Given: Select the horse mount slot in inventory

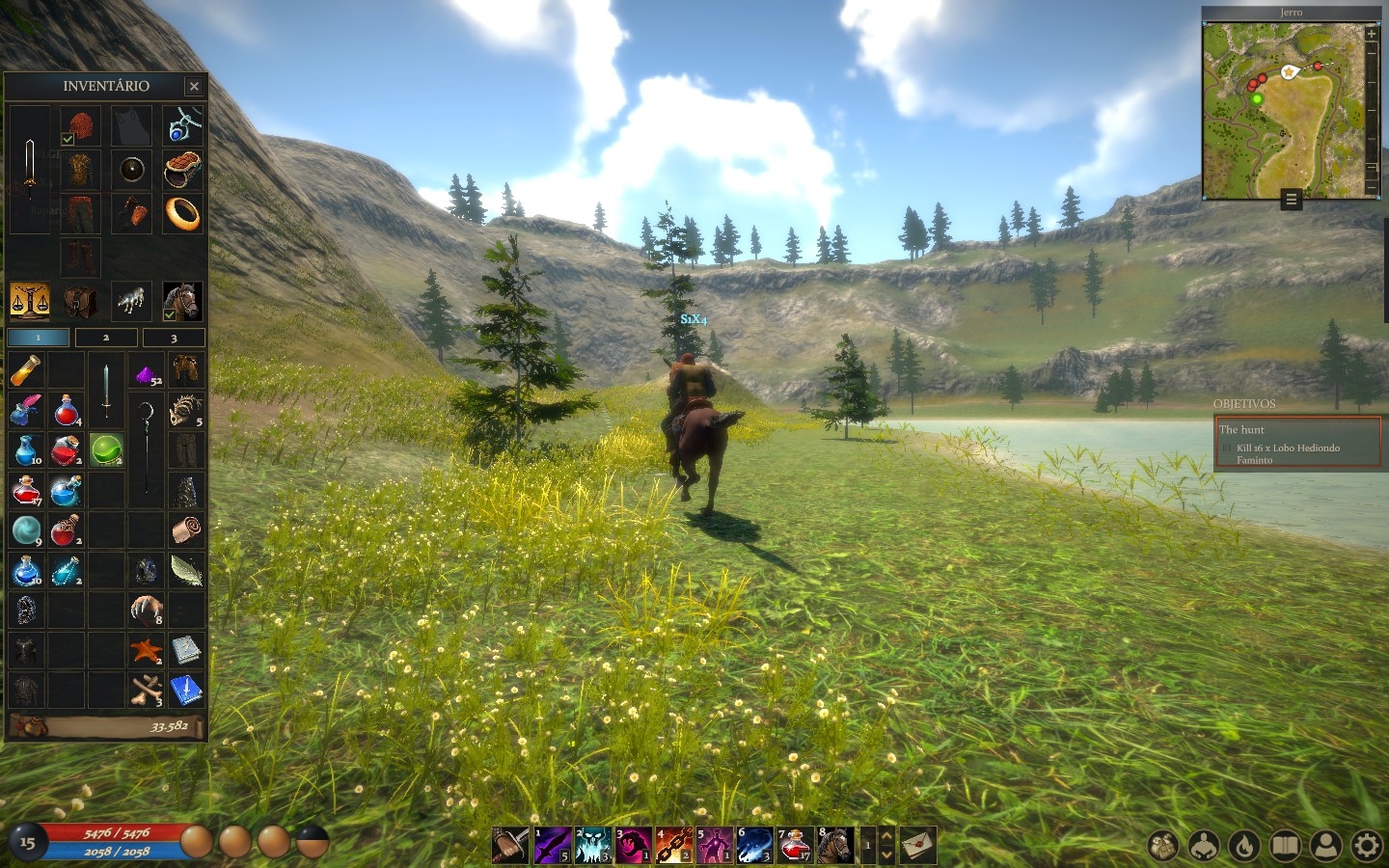Looking at the screenshot, I should [x=182, y=301].
